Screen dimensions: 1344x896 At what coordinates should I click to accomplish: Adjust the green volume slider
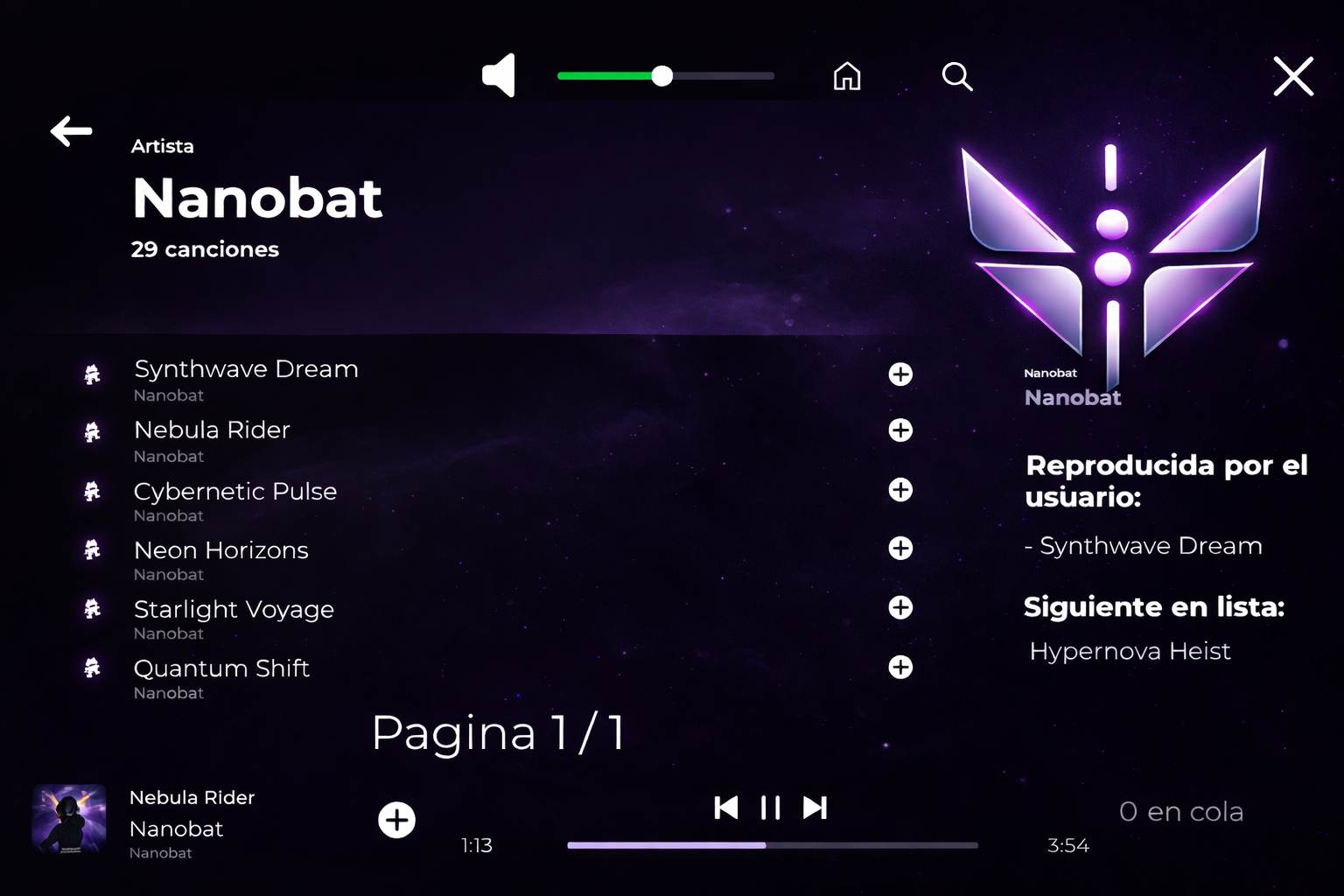click(x=662, y=76)
